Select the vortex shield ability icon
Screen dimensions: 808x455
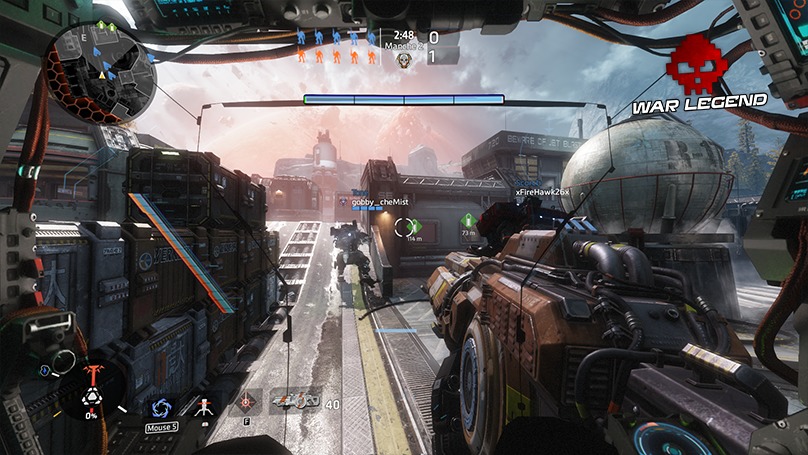click(161, 408)
